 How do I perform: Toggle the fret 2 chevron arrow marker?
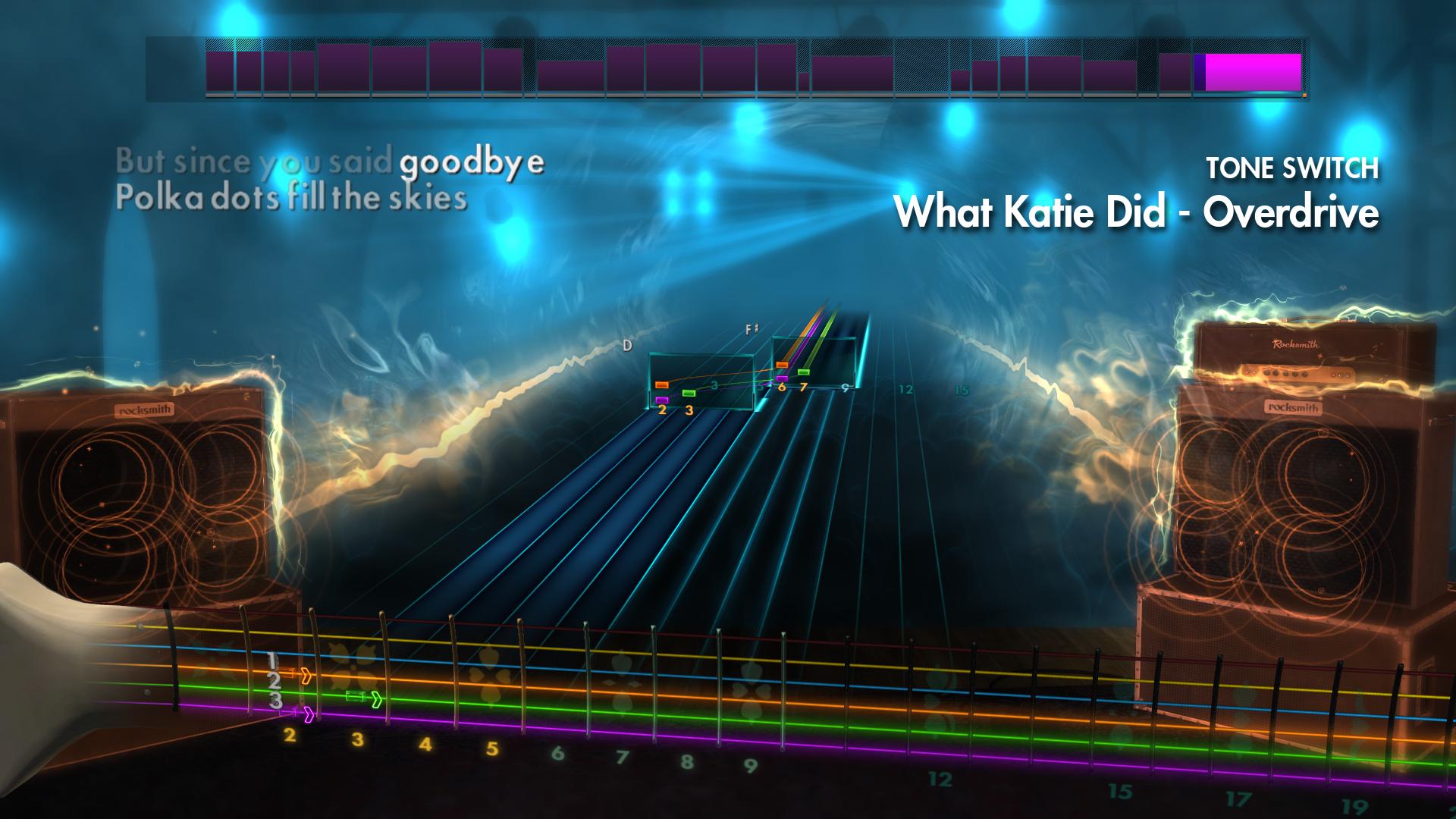307,676
